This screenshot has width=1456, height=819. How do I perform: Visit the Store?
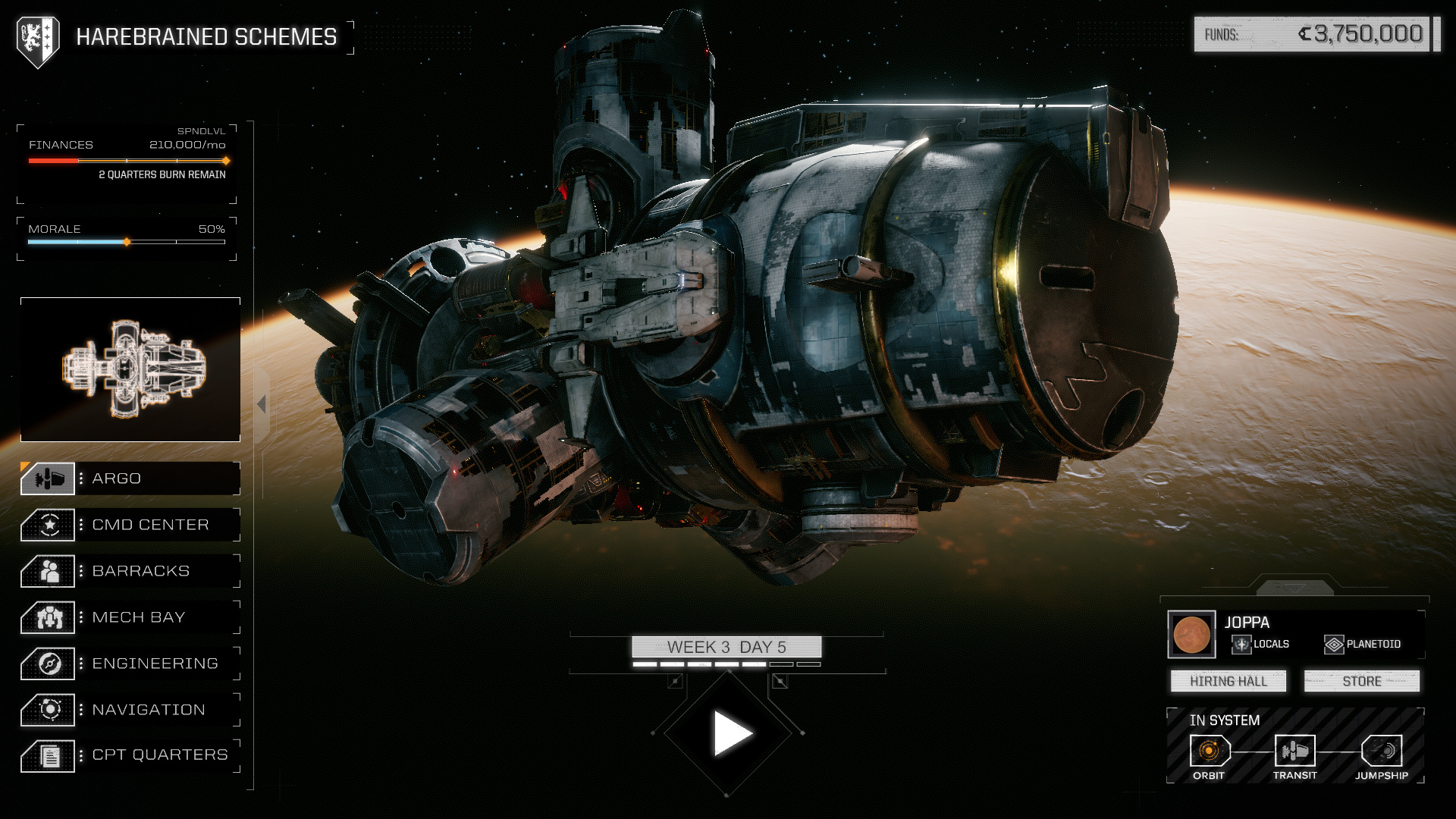(x=1361, y=681)
